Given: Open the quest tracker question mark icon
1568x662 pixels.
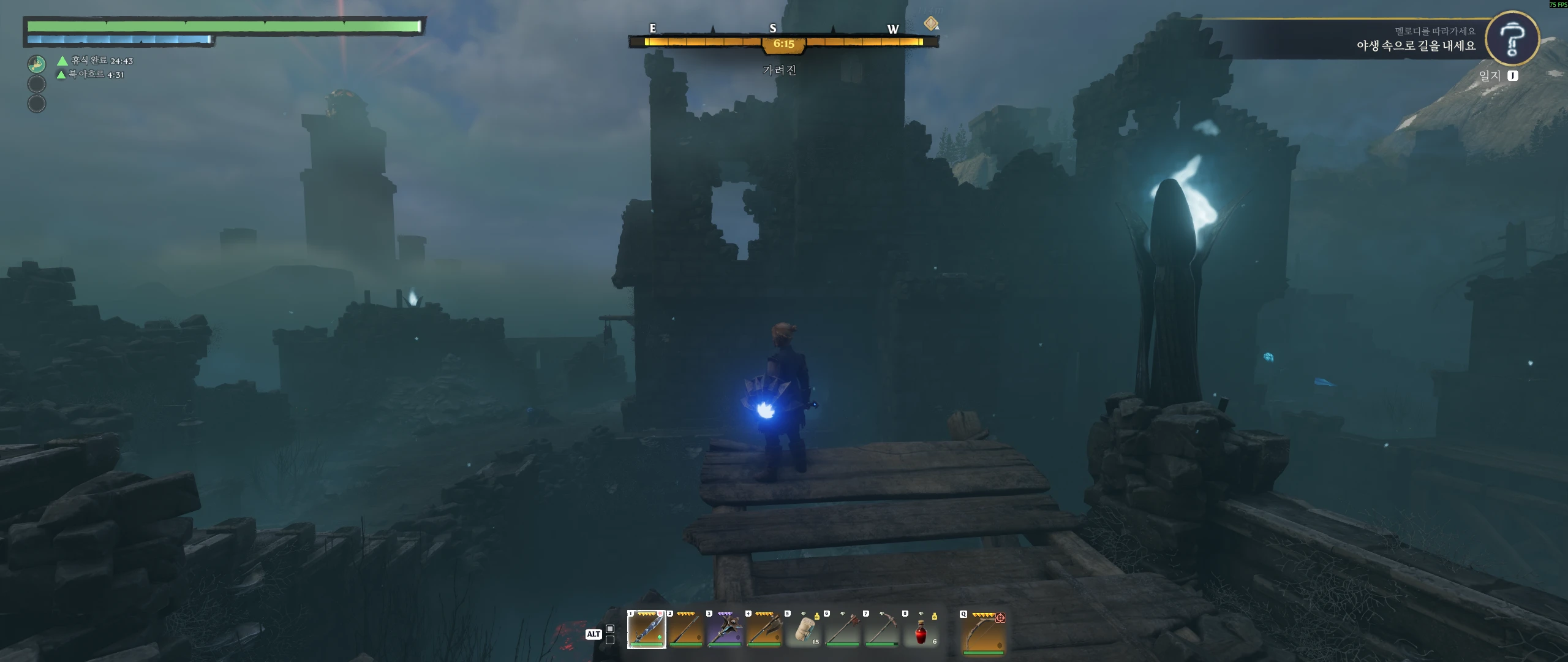Looking at the screenshot, I should pos(1512,38).
